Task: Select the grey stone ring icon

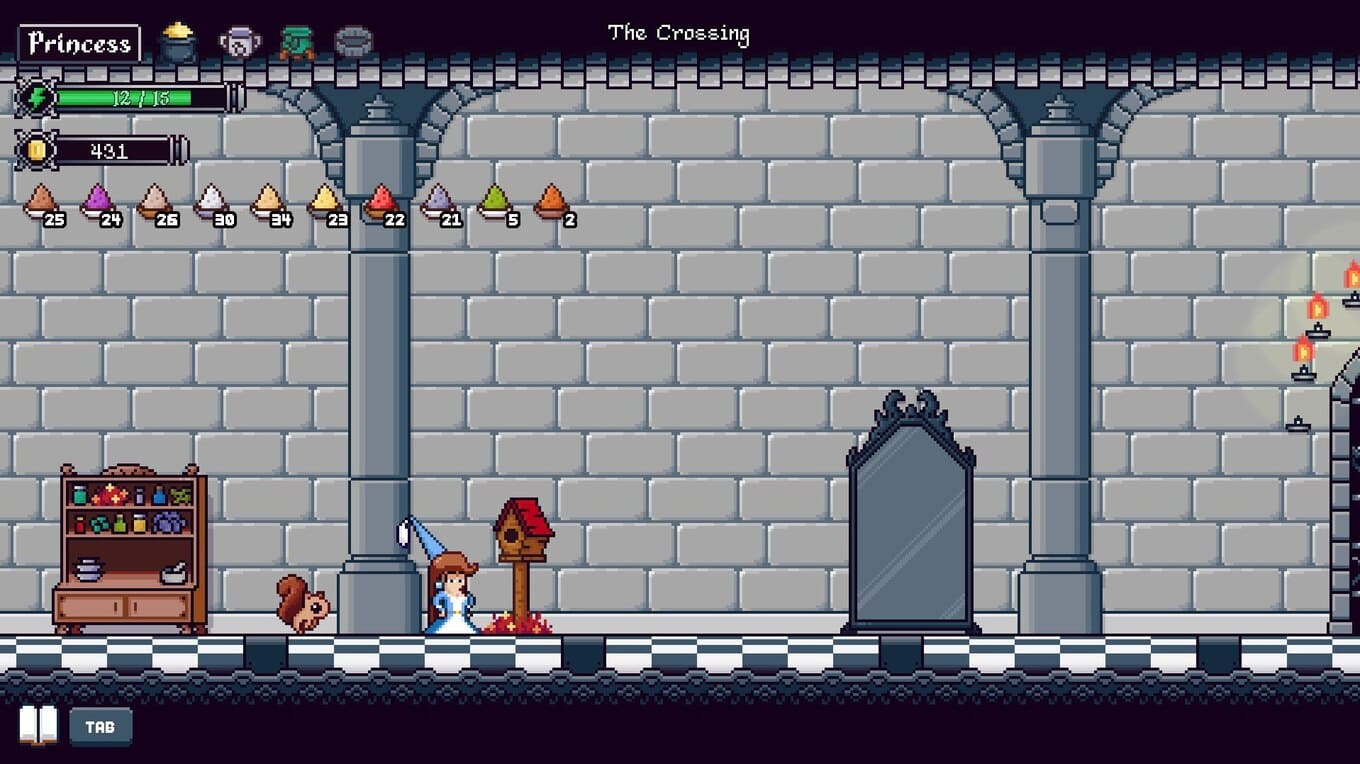Action: 353,42
